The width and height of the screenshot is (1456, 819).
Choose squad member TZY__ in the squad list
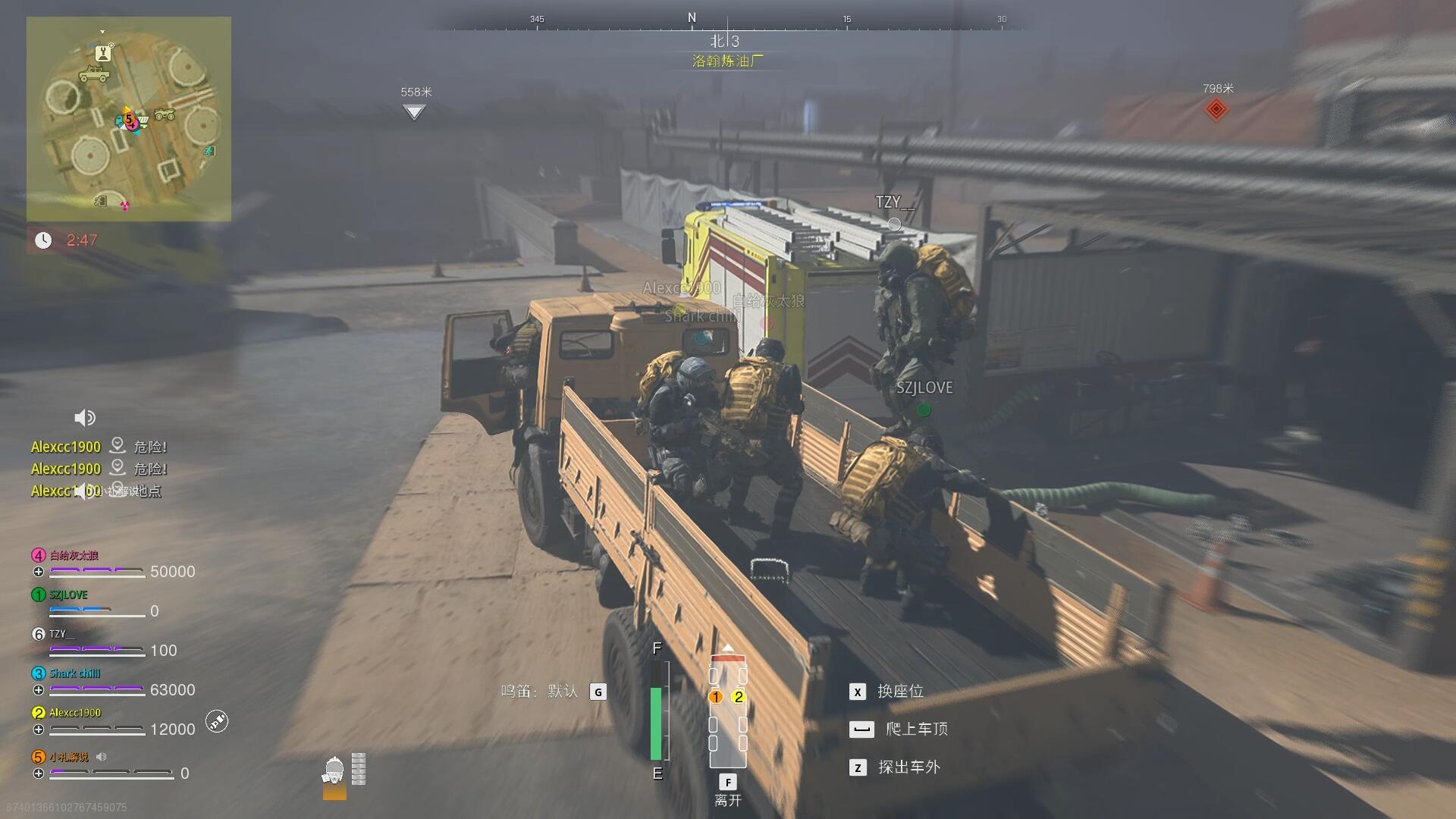click(x=62, y=634)
